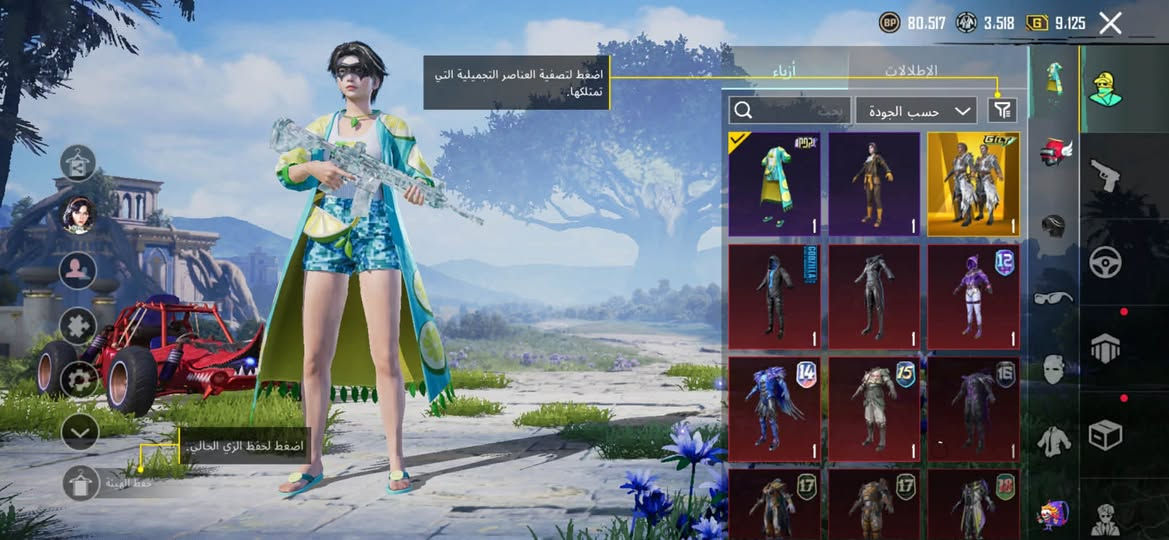Screen dimensions: 1169x540
Task: Filter to owned cosmetic items
Action: click(x=1001, y=110)
